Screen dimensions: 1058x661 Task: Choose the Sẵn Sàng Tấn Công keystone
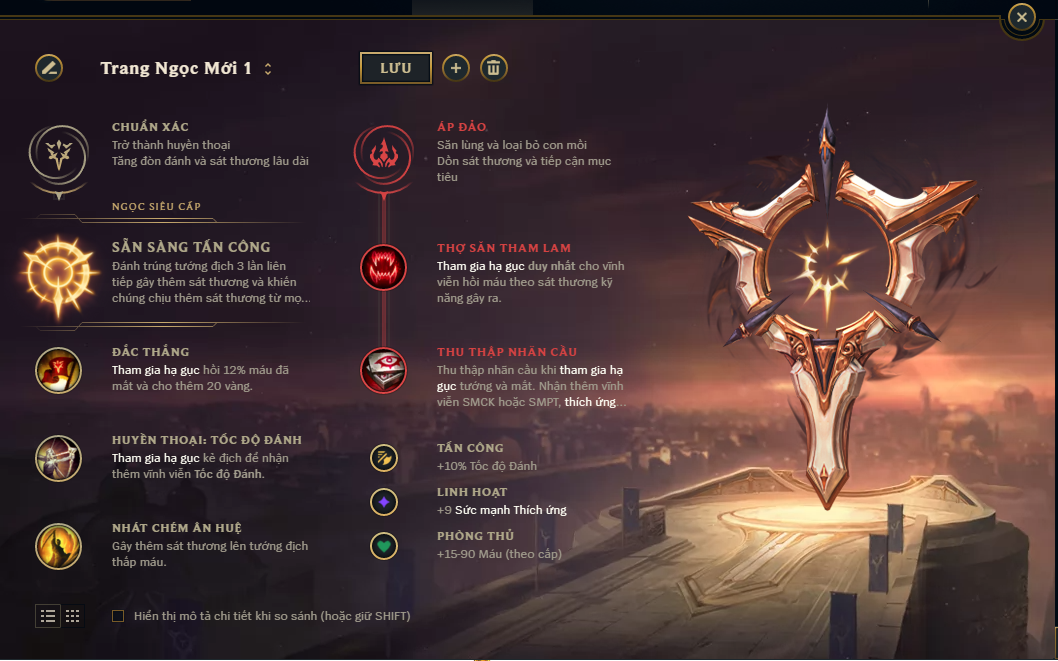click(58, 270)
